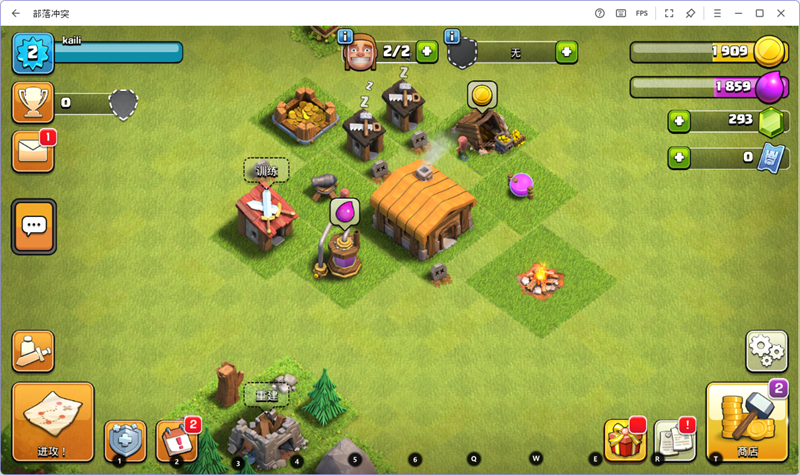Open the 商店 shop
800x475 pixels.
(x=747, y=422)
